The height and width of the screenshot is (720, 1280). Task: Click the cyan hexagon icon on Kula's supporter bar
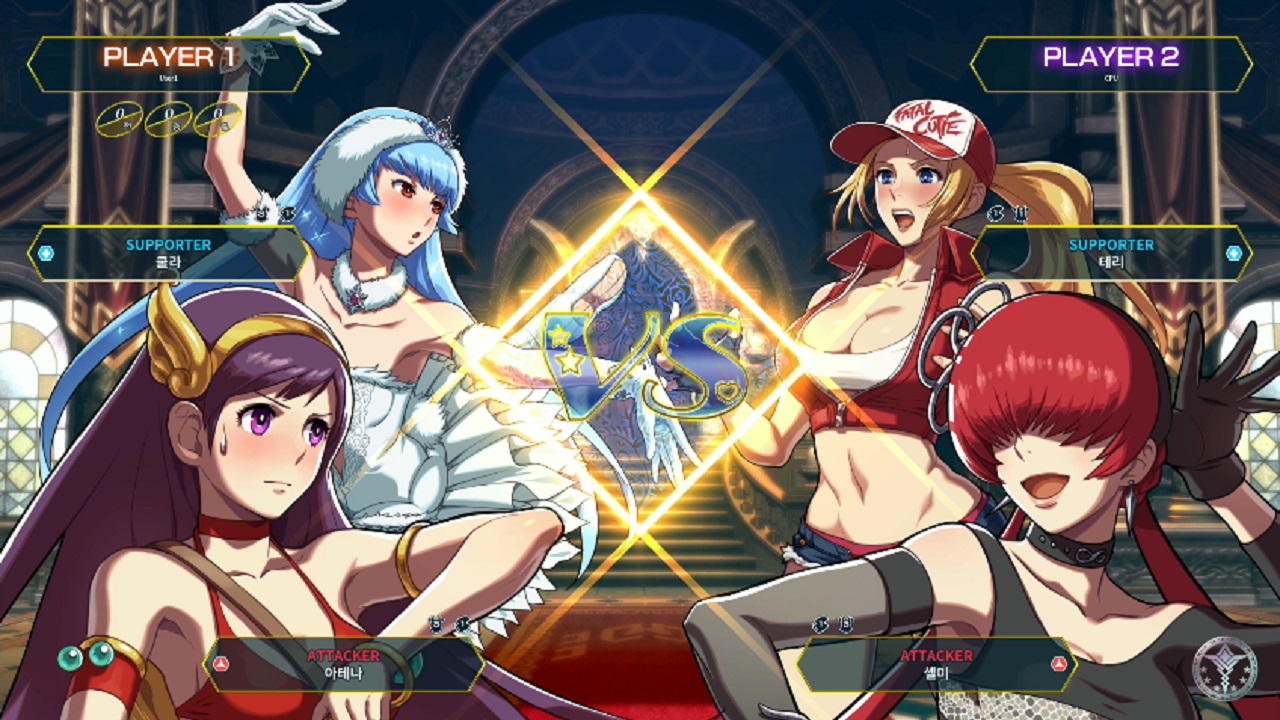tap(44, 253)
